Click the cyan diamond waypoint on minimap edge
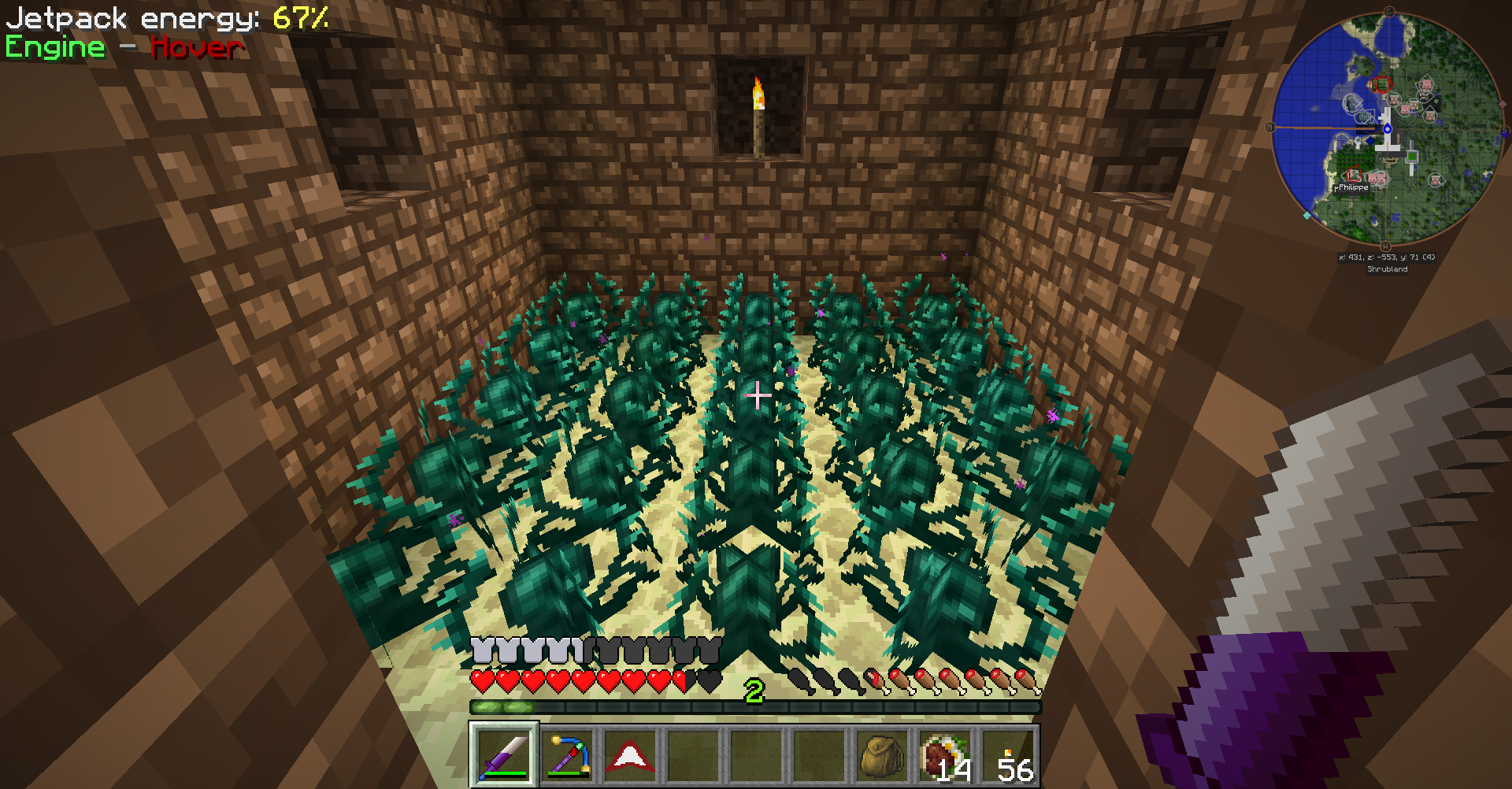This screenshot has width=1512, height=789. pyautogui.click(x=1307, y=215)
